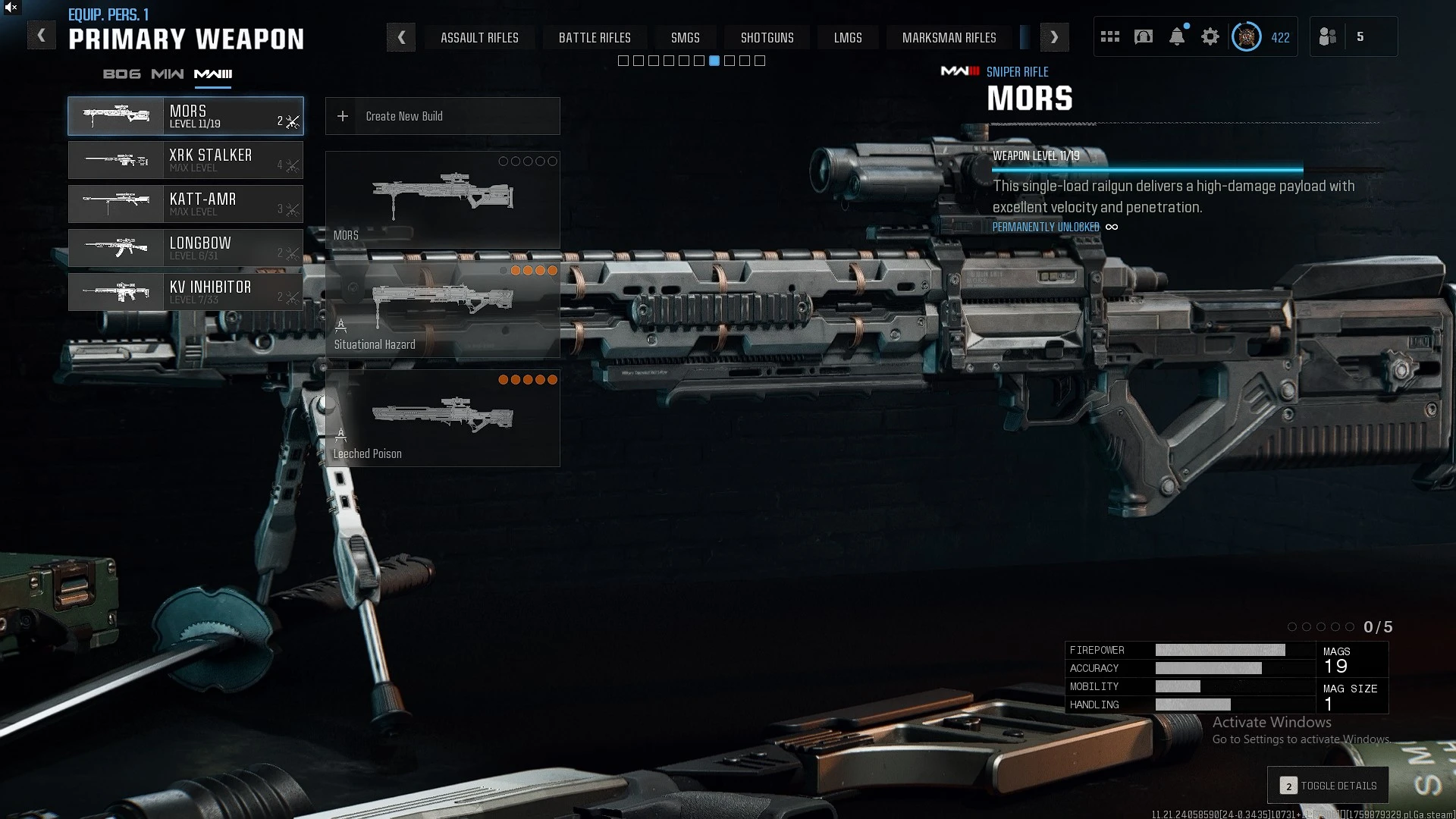1456x819 pixels.
Task: Click Create New Build
Action: (x=442, y=116)
